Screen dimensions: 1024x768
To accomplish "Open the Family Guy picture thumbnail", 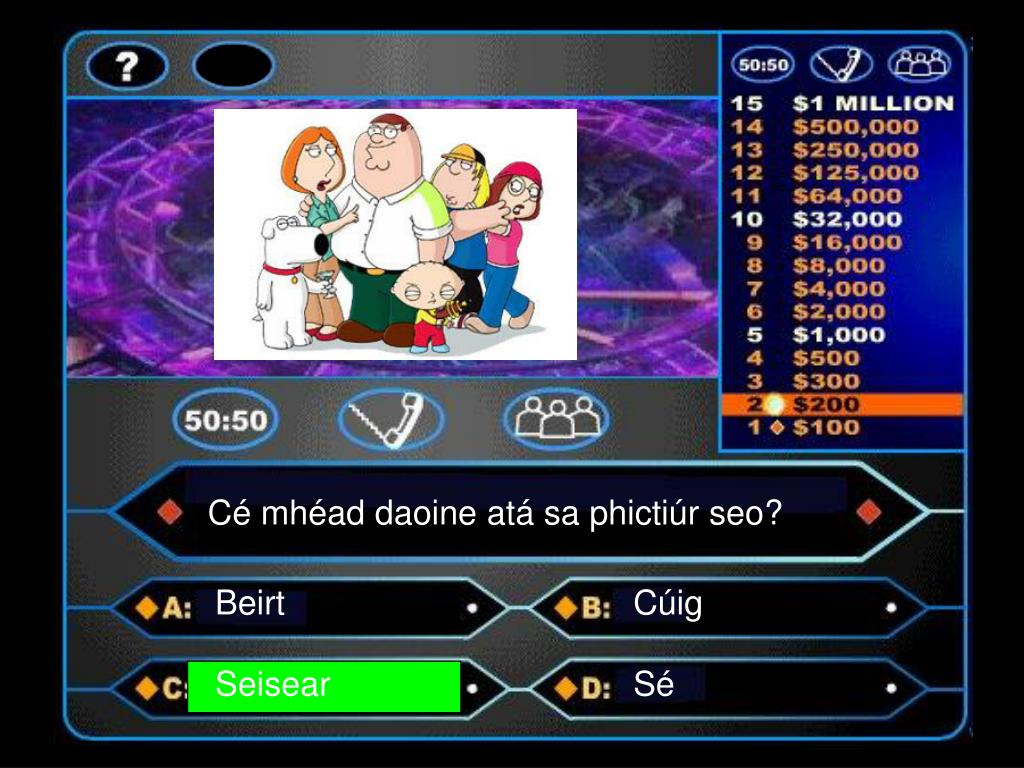I will coord(395,234).
